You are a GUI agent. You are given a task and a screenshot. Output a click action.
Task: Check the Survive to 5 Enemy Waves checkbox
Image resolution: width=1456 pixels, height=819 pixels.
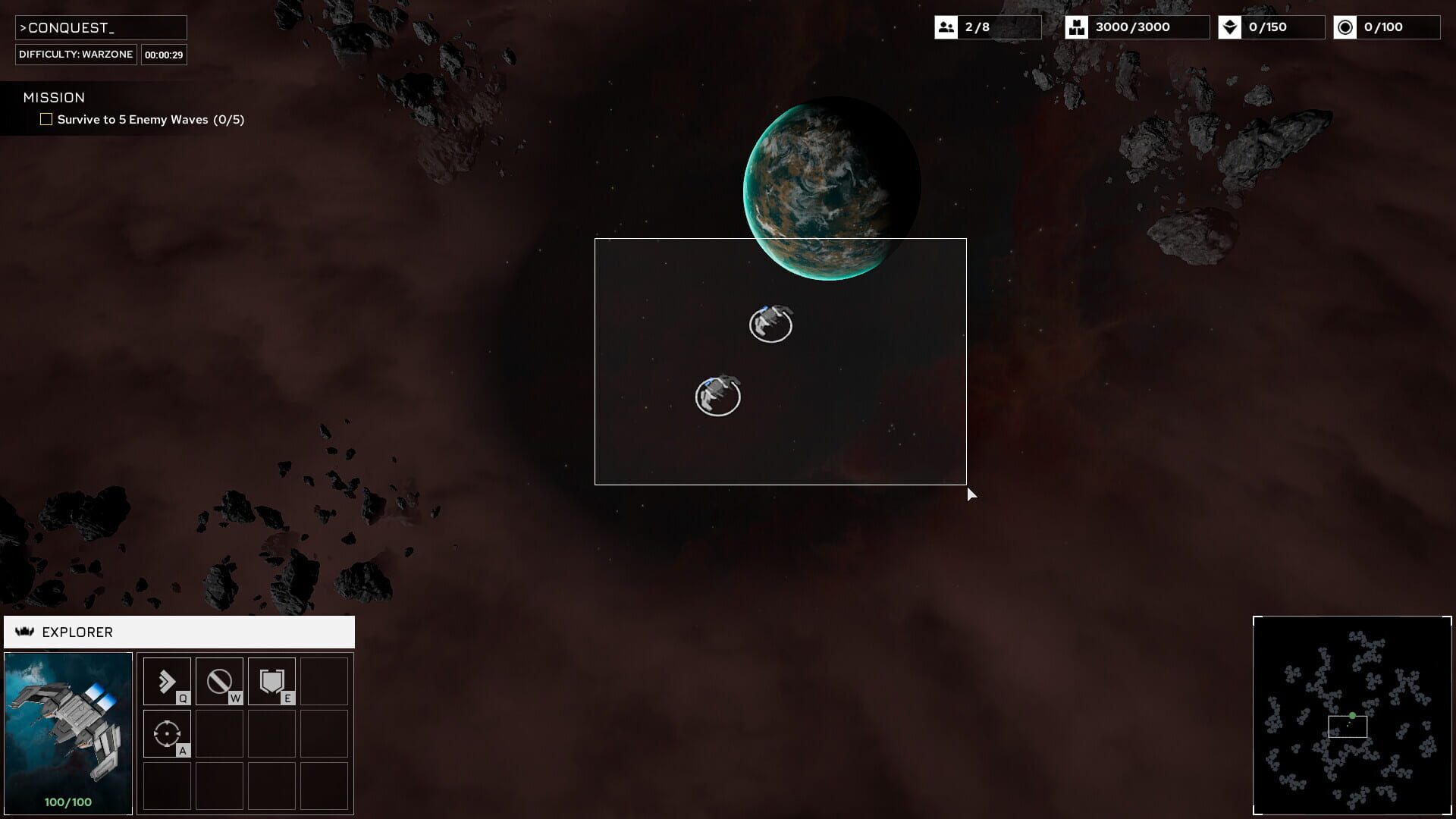tap(46, 119)
